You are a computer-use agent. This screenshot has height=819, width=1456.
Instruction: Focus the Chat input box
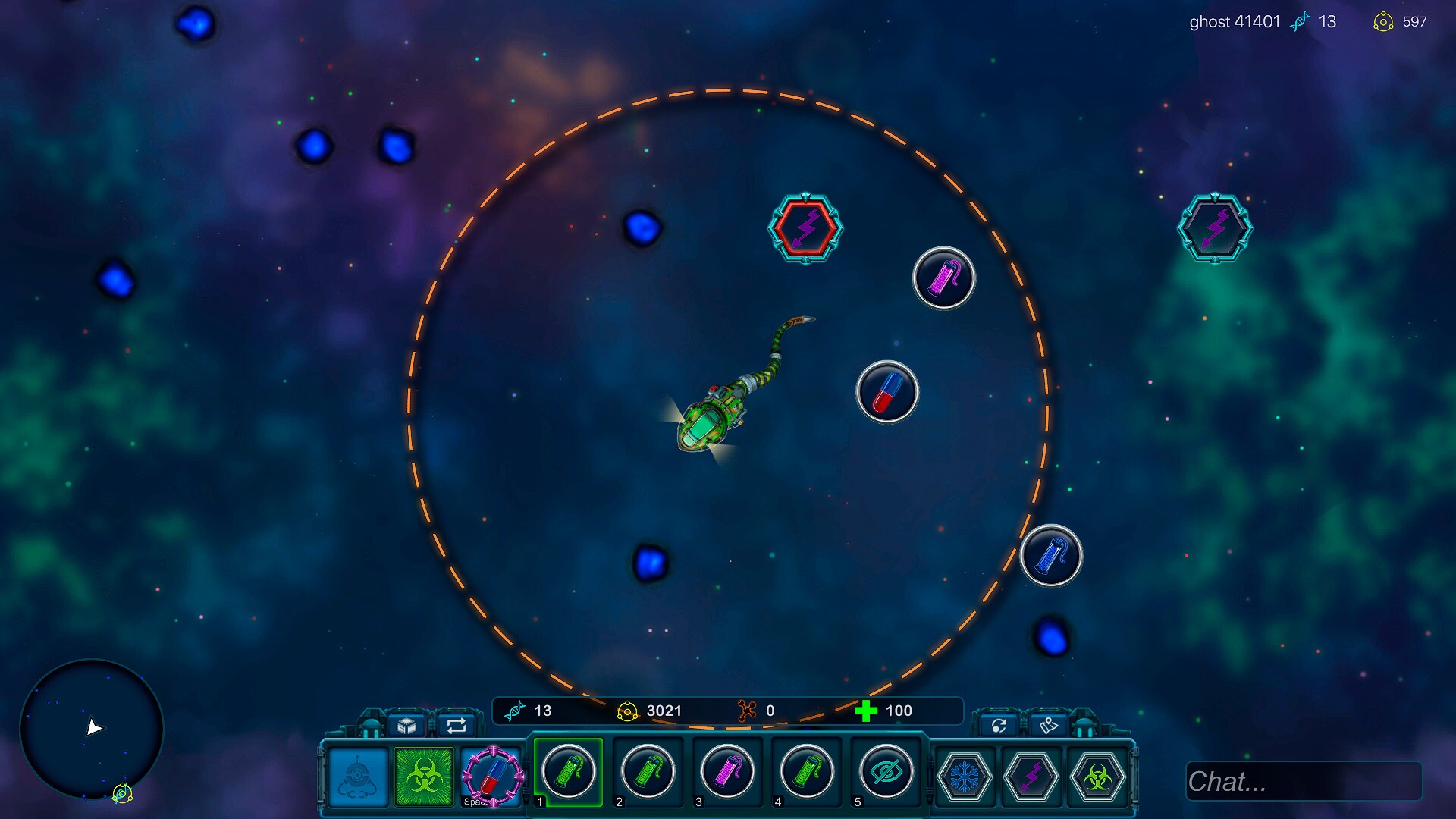(x=1303, y=781)
